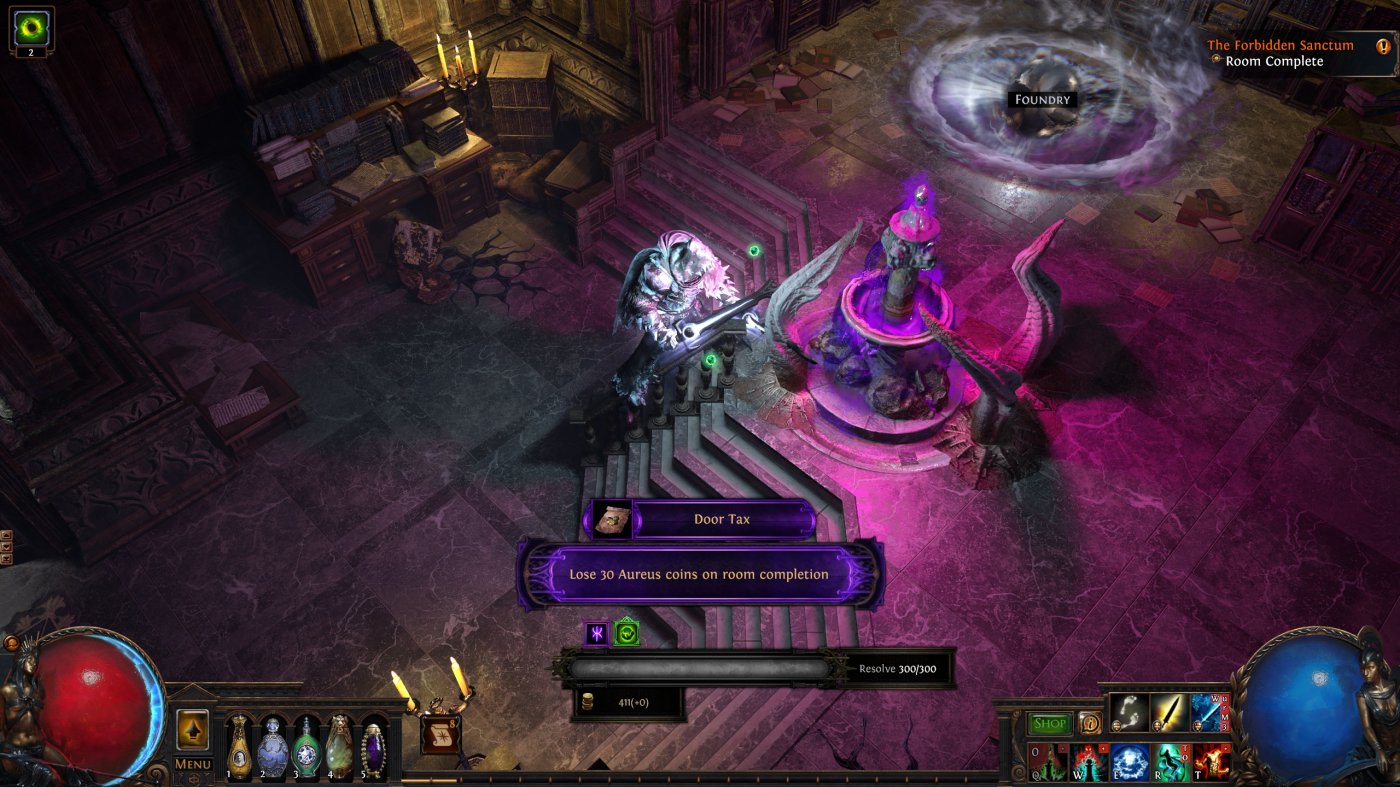
Task: Click the plus to level up the T skill
Action: pos(1224,748)
